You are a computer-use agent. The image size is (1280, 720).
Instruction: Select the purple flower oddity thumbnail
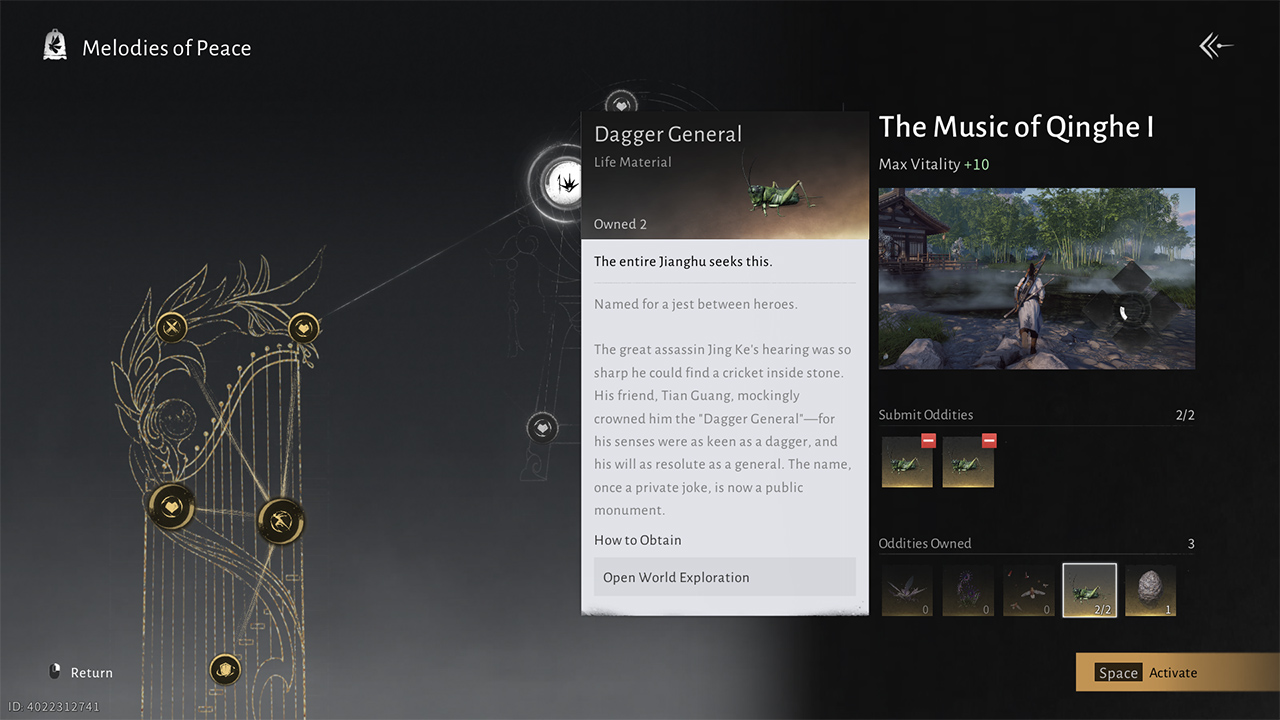(x=967, y=590)
